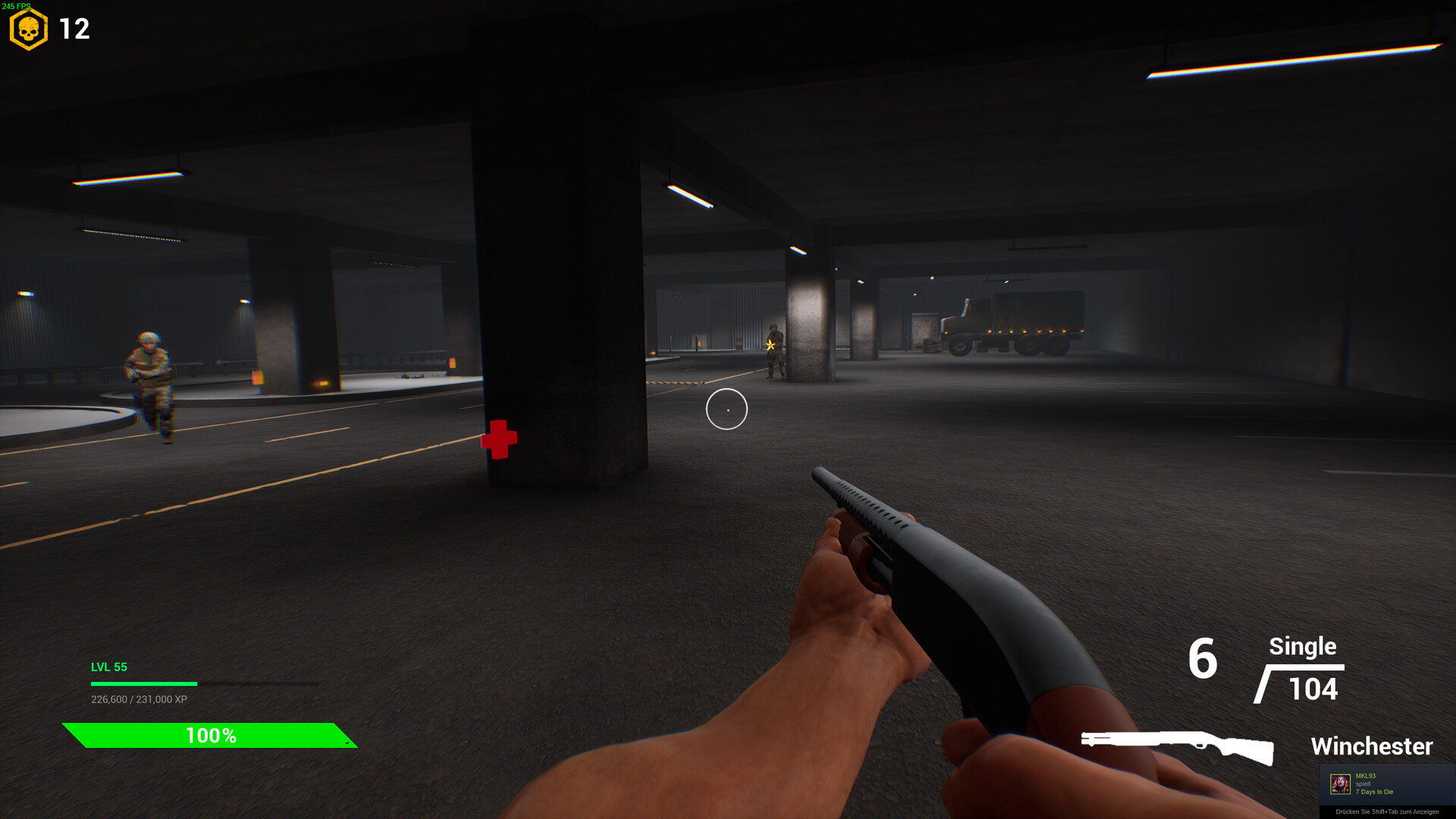The image size is (1456, 819).
Task: Click the red medical cross marker
Action: 497,438
